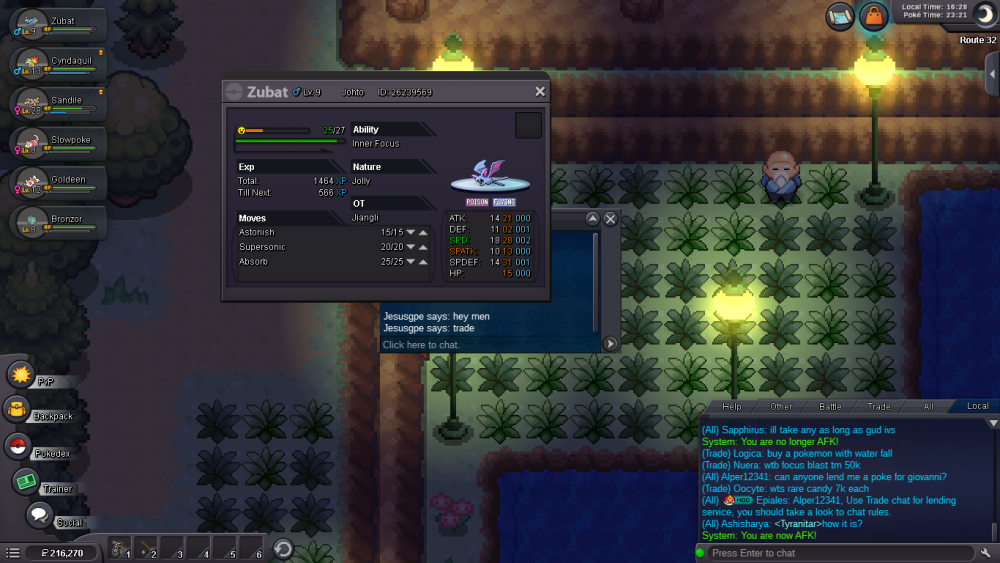Close the Zubat summary window

tap(540, 91)
